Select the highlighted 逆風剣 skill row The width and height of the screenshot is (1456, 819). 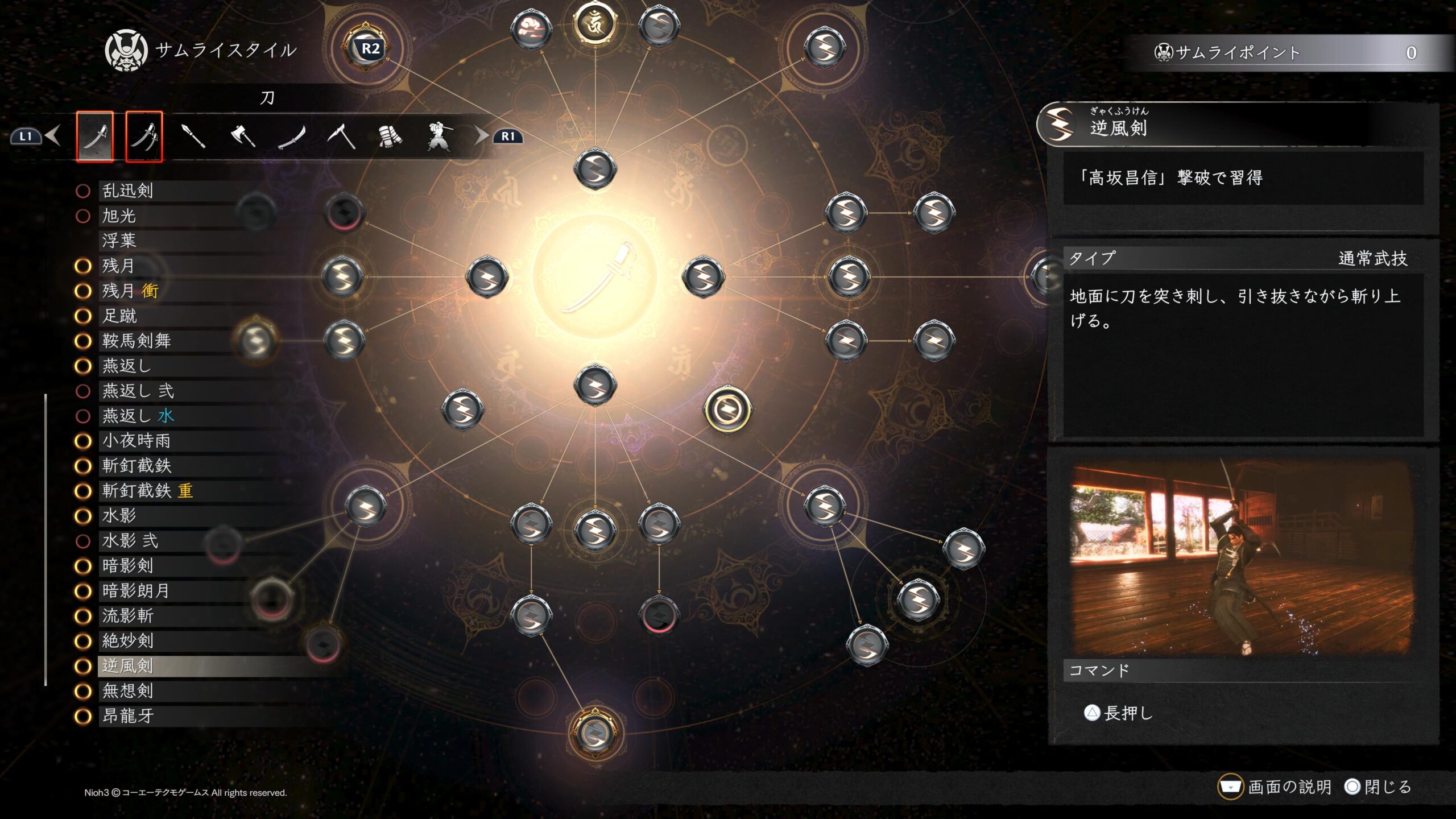pos(127,666)
